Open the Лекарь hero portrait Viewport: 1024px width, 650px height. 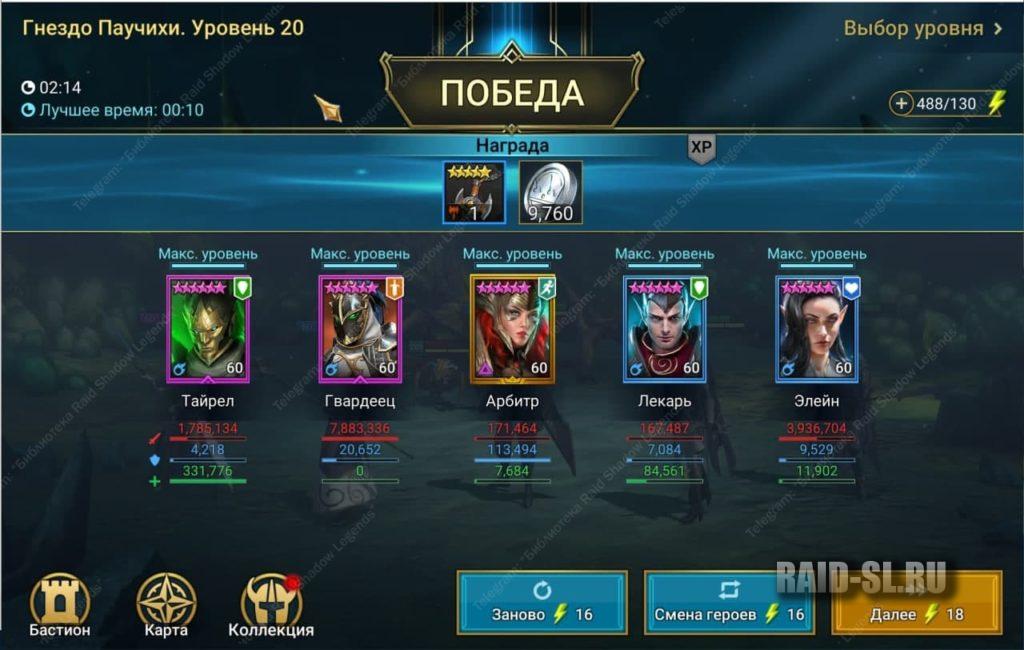coord(665,329)
